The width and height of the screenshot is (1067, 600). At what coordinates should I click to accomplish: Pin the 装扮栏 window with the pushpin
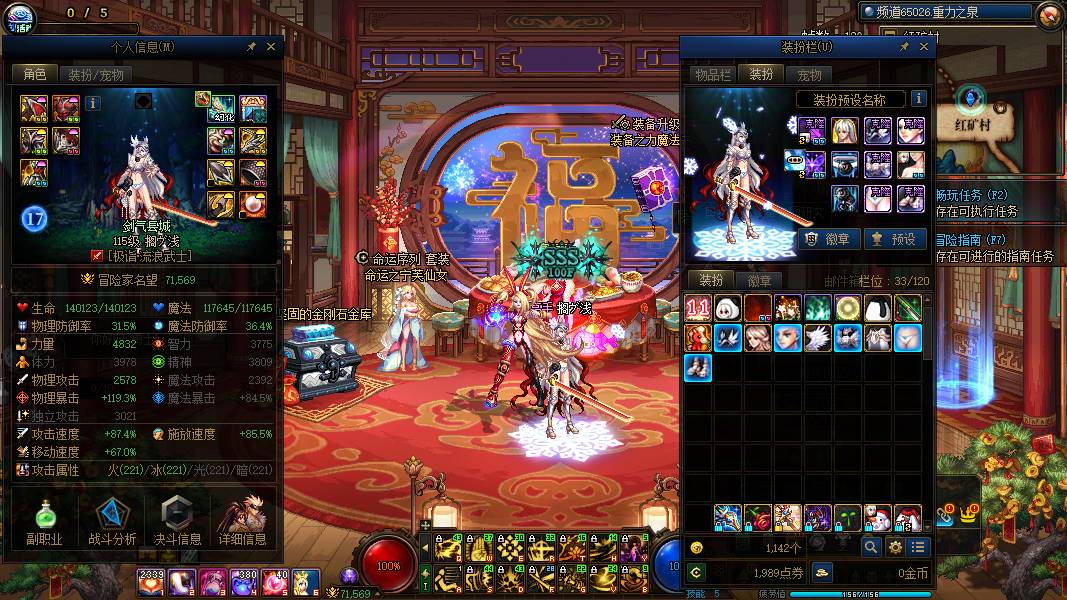coord(903,46)
